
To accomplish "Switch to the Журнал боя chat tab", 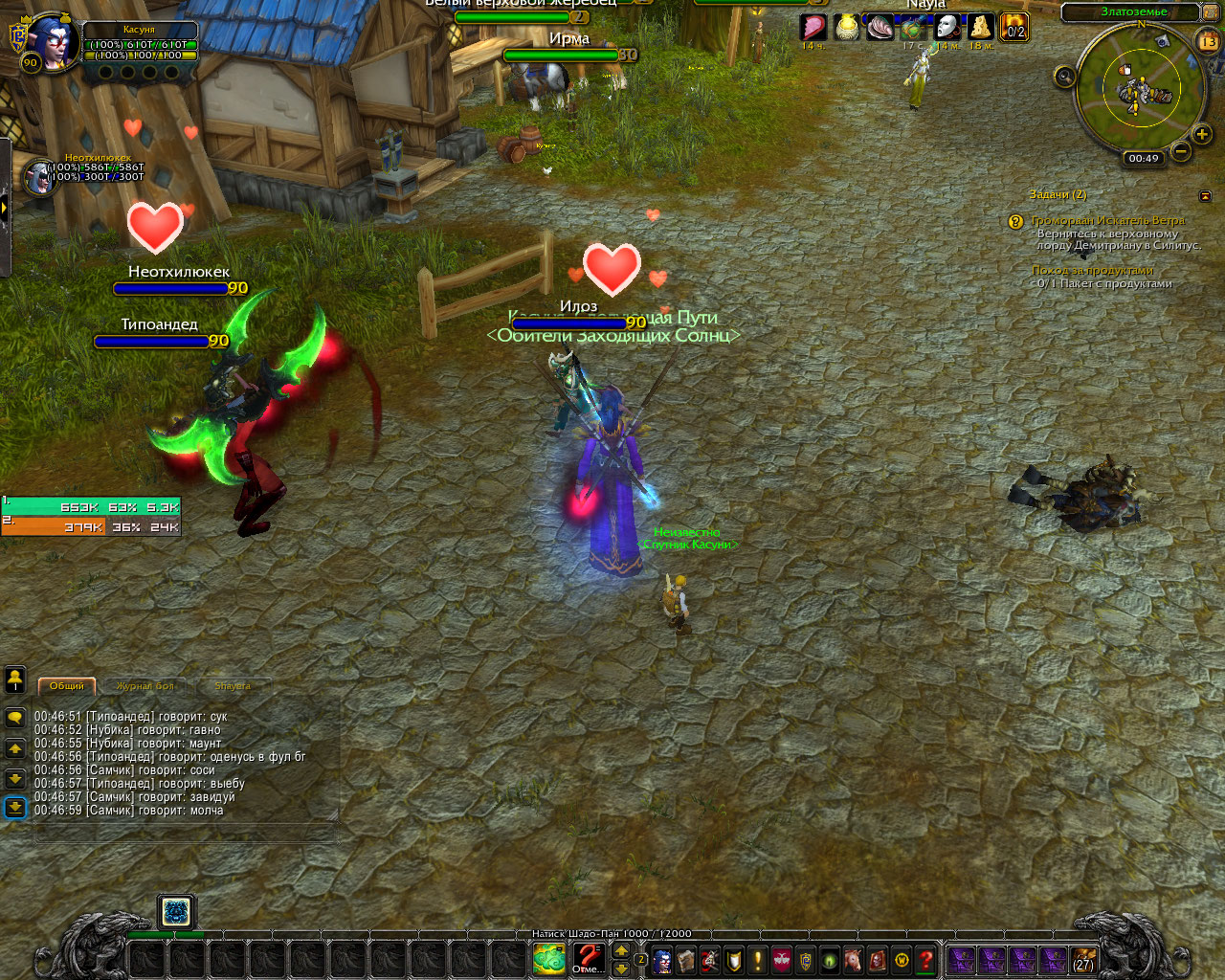I will click(x=145, y=686).
